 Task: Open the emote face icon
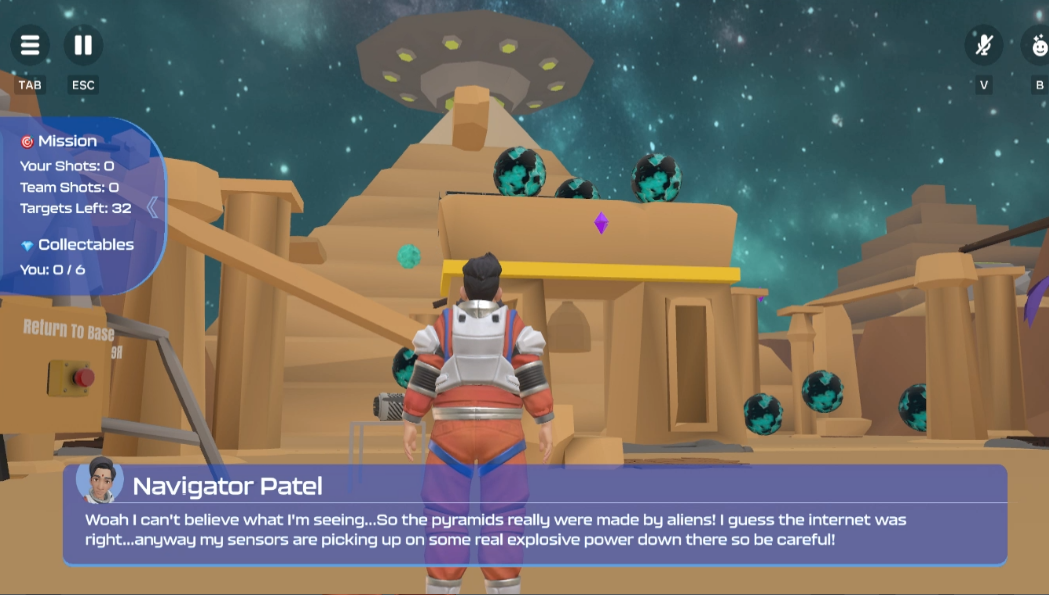tap(1038, 45)
